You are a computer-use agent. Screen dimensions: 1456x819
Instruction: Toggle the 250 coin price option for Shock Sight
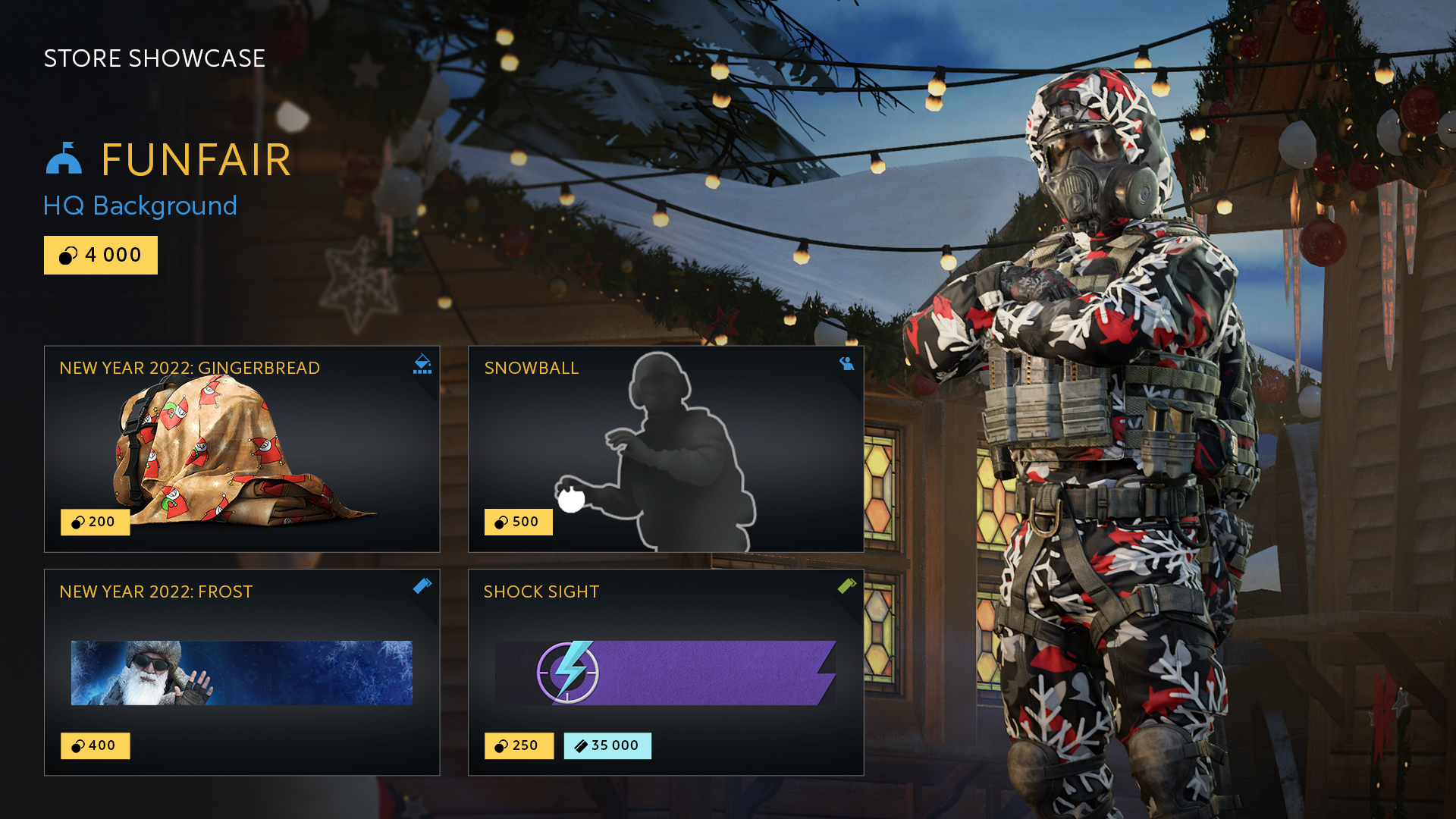coord(519,746)
